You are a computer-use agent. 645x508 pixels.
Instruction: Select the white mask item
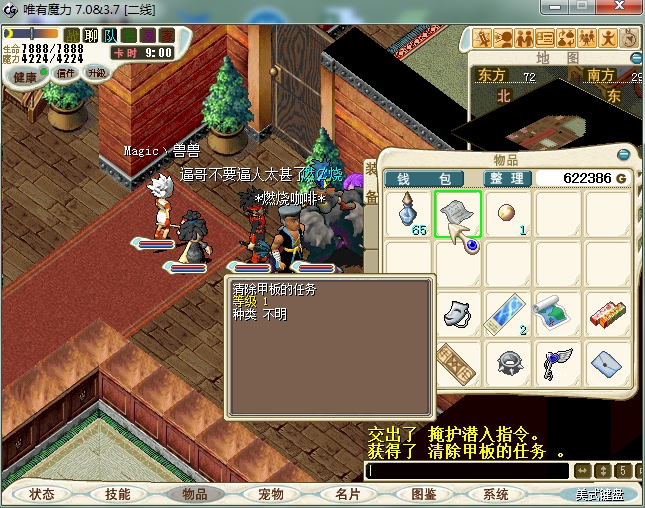pos(458,312)
